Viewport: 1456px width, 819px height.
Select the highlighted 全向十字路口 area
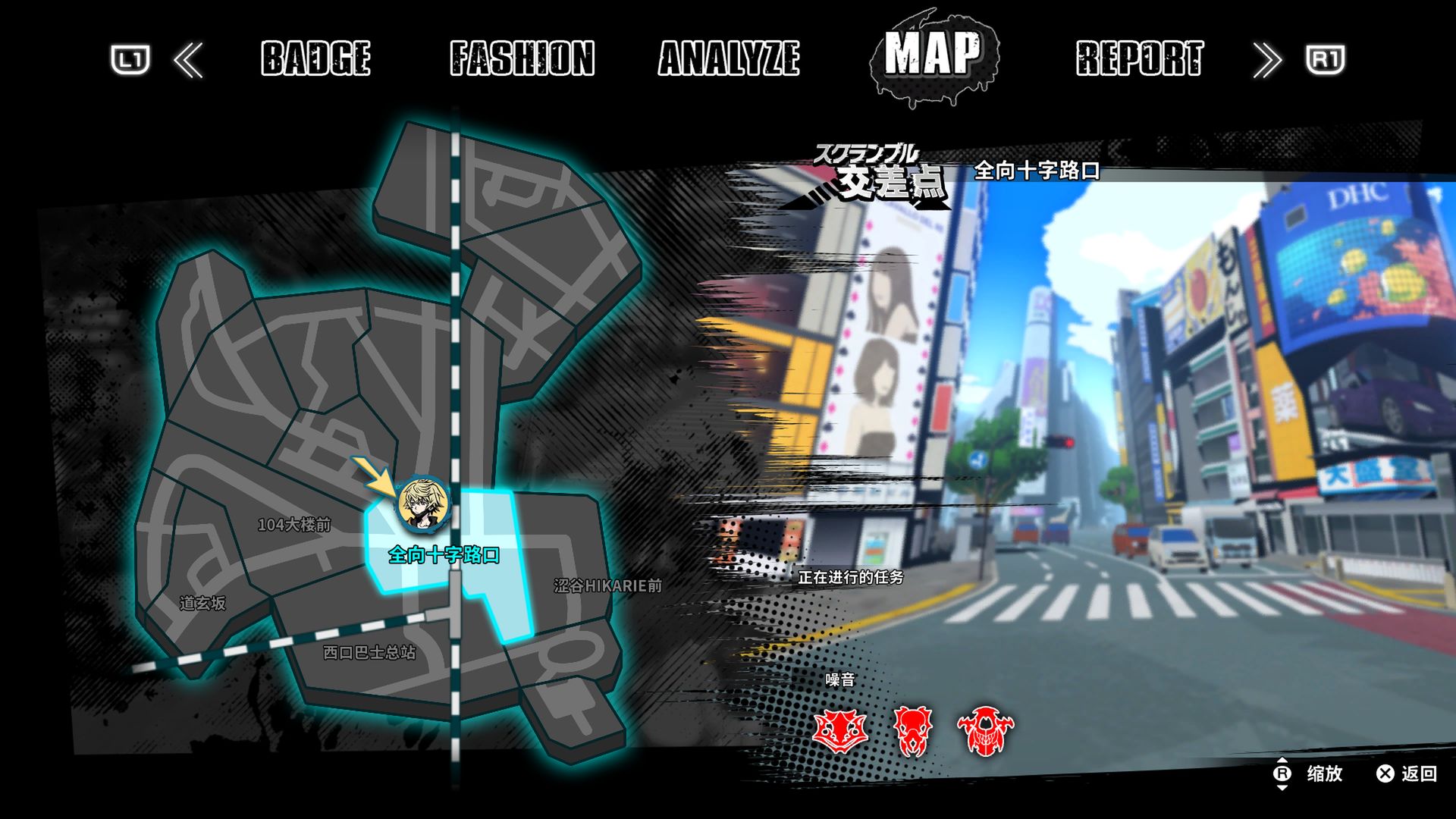(x=444, y=556)
